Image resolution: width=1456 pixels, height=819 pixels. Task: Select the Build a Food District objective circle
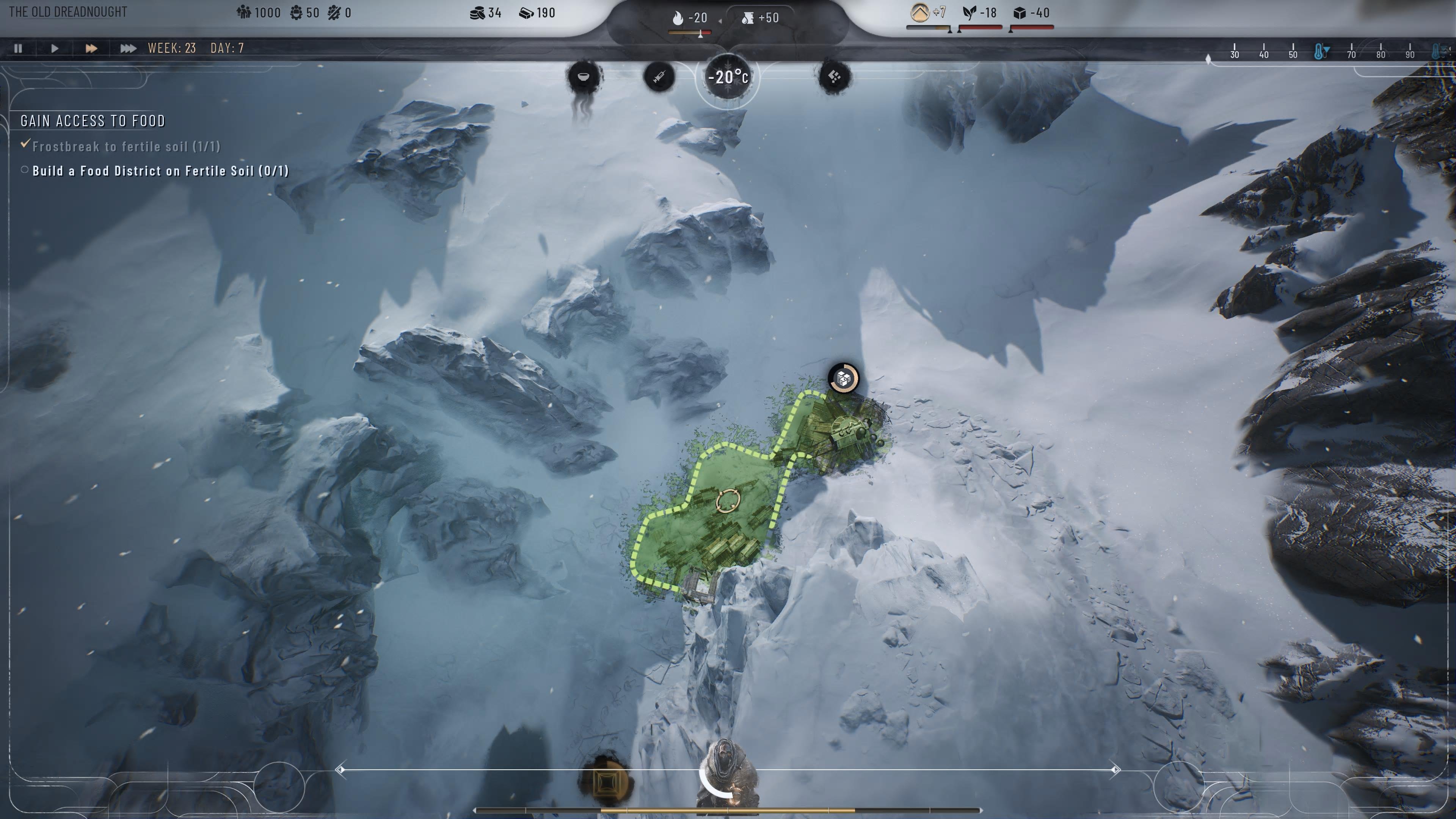point(24,169)
